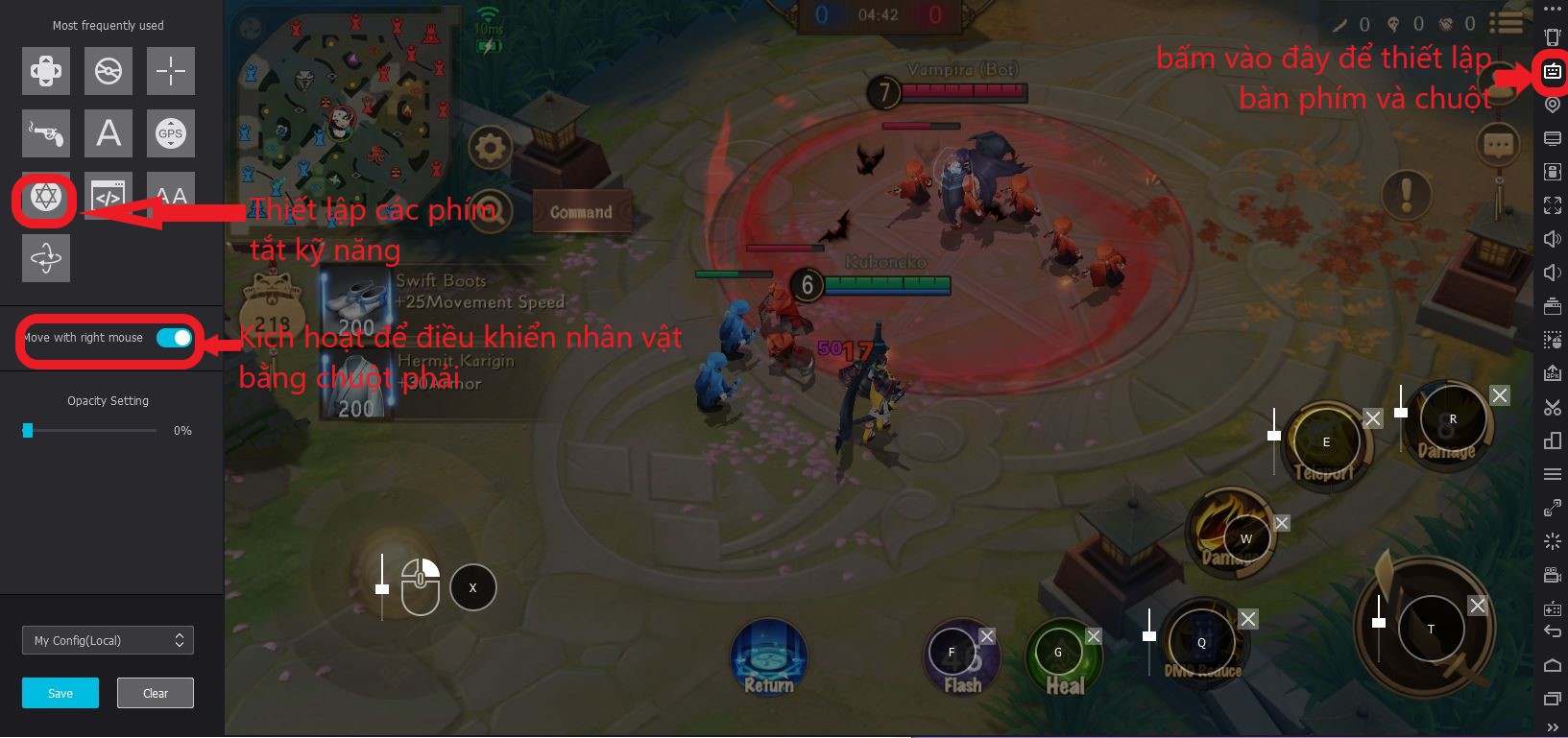Remove the E key binding on Teleport
Screen dimensions: 1568x738
tap(1373, 418)
